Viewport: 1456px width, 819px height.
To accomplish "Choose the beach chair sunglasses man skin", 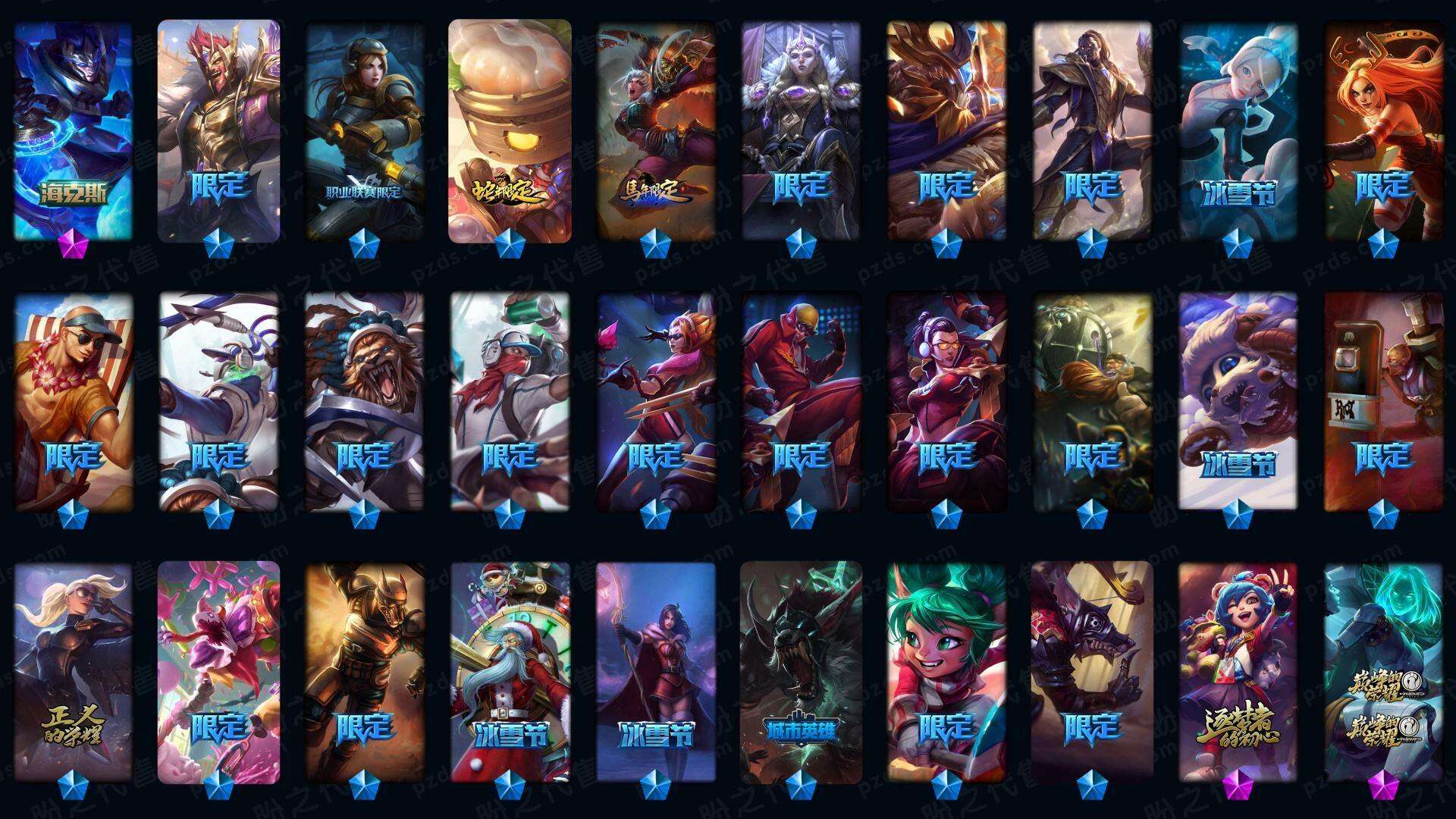I will coord(73,402).
